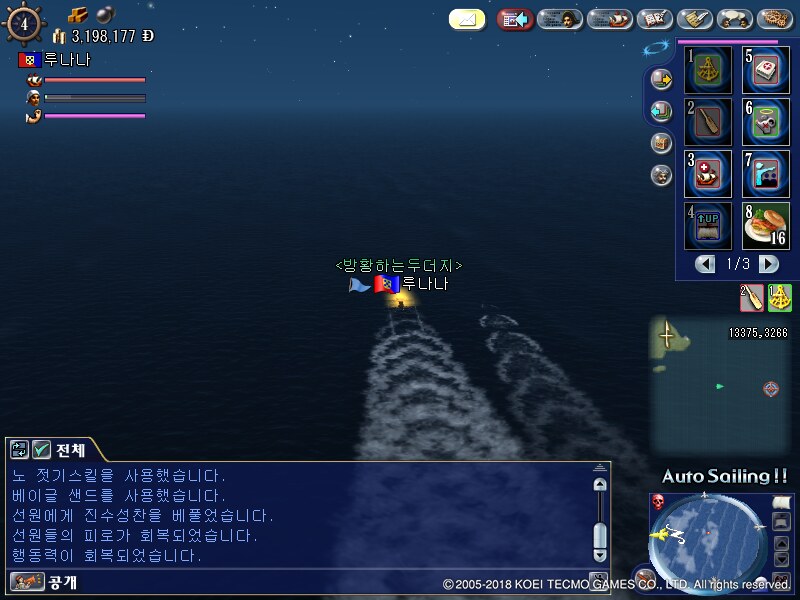
Task: Open the 공개 chat channel selector
Action: 45,581
